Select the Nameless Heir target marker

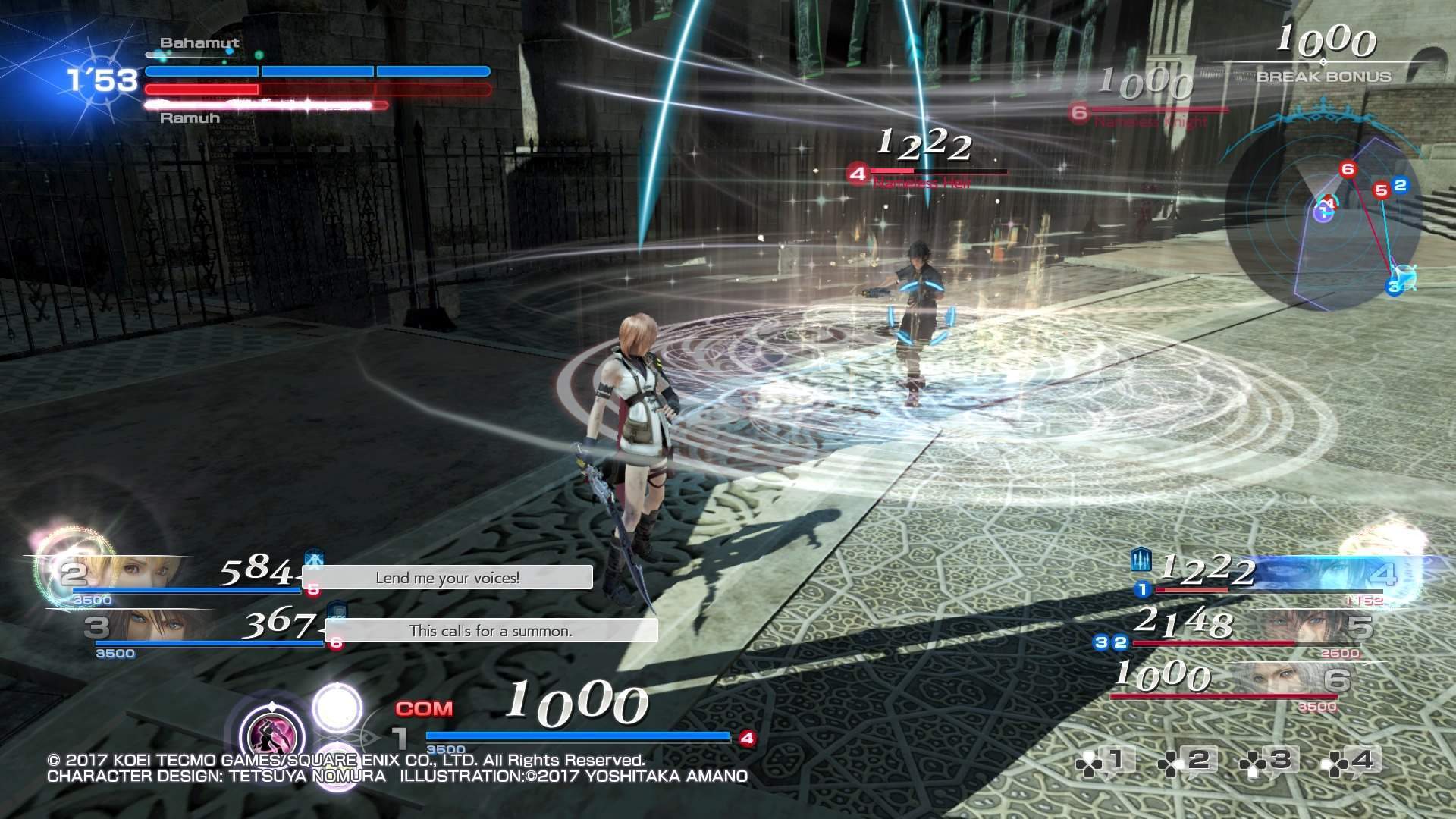pyautogui.click(x=858, y=174)
